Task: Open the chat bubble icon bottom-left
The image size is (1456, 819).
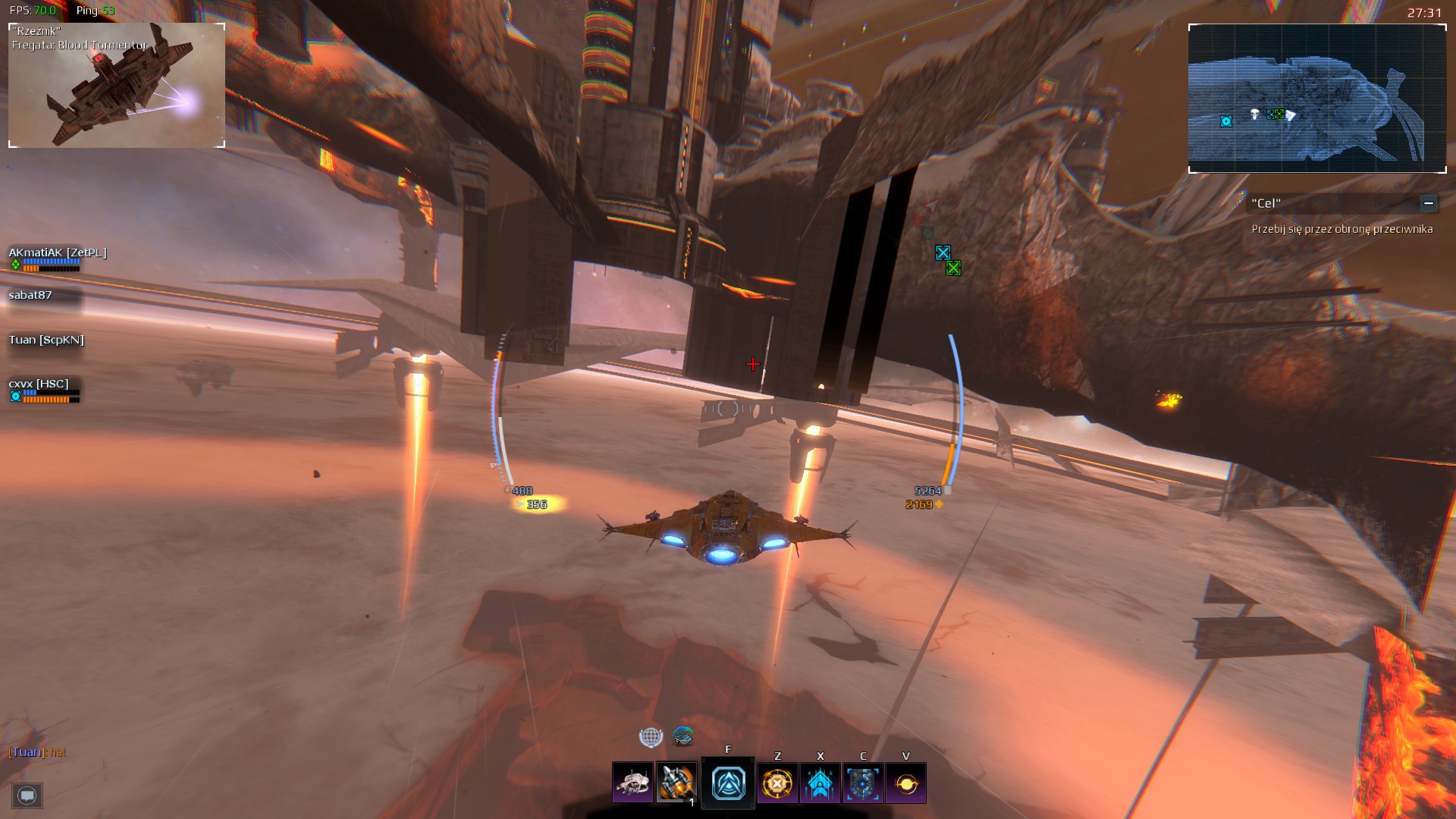Action: pos(27,796)
